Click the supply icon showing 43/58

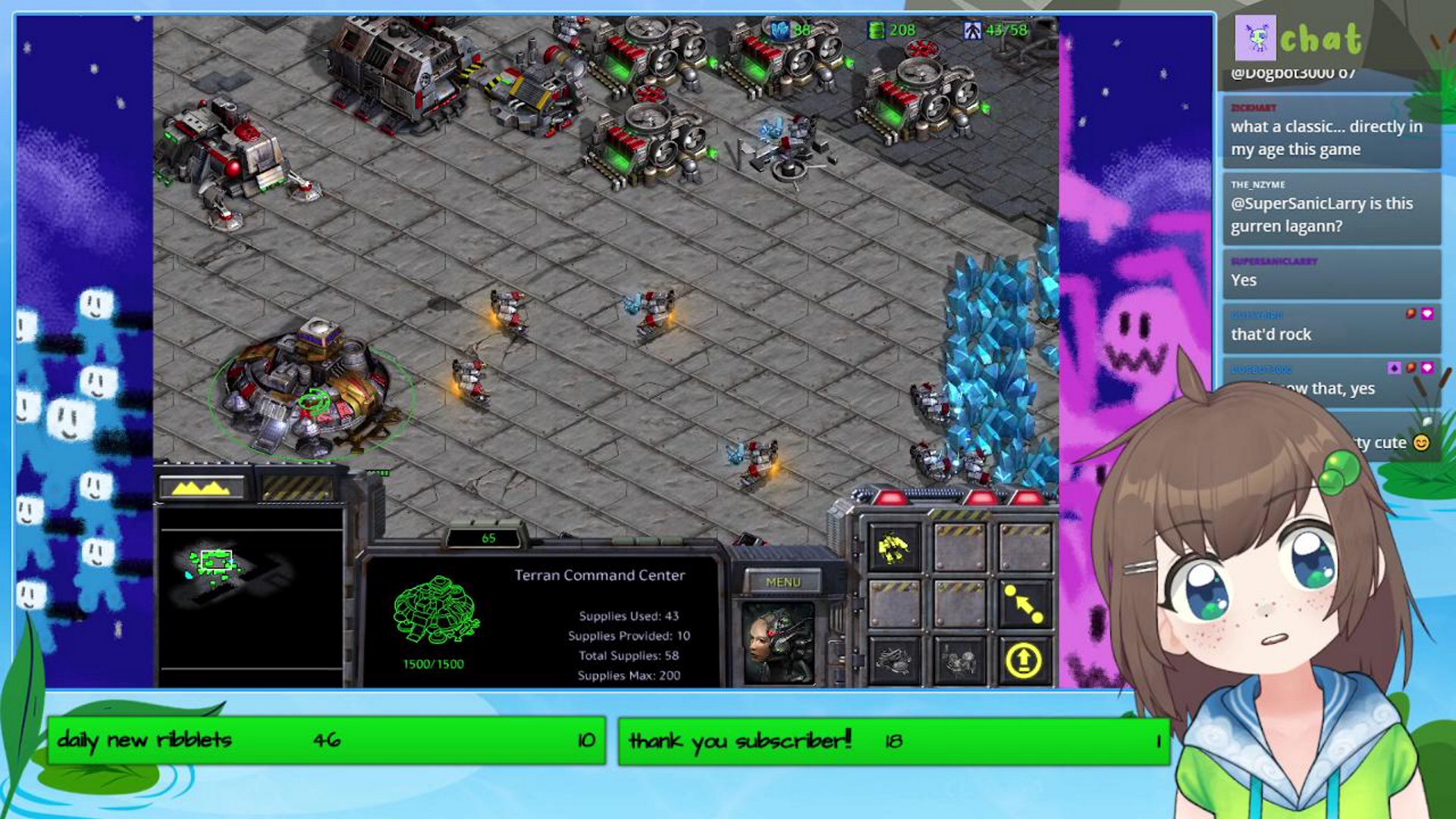click(974, 29)
